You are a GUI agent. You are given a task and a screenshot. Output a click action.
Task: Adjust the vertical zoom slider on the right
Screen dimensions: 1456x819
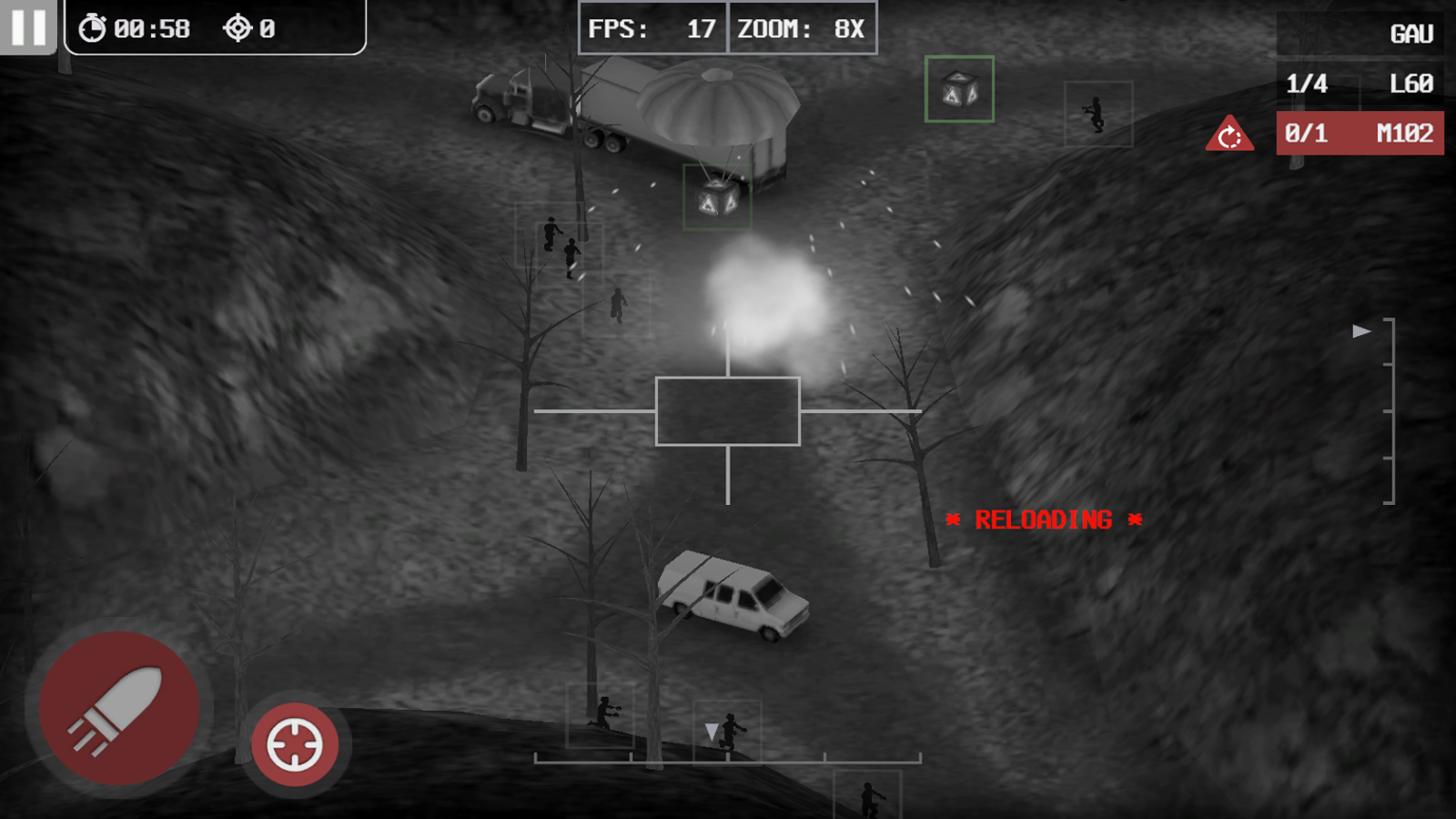tap(1392, 409)
